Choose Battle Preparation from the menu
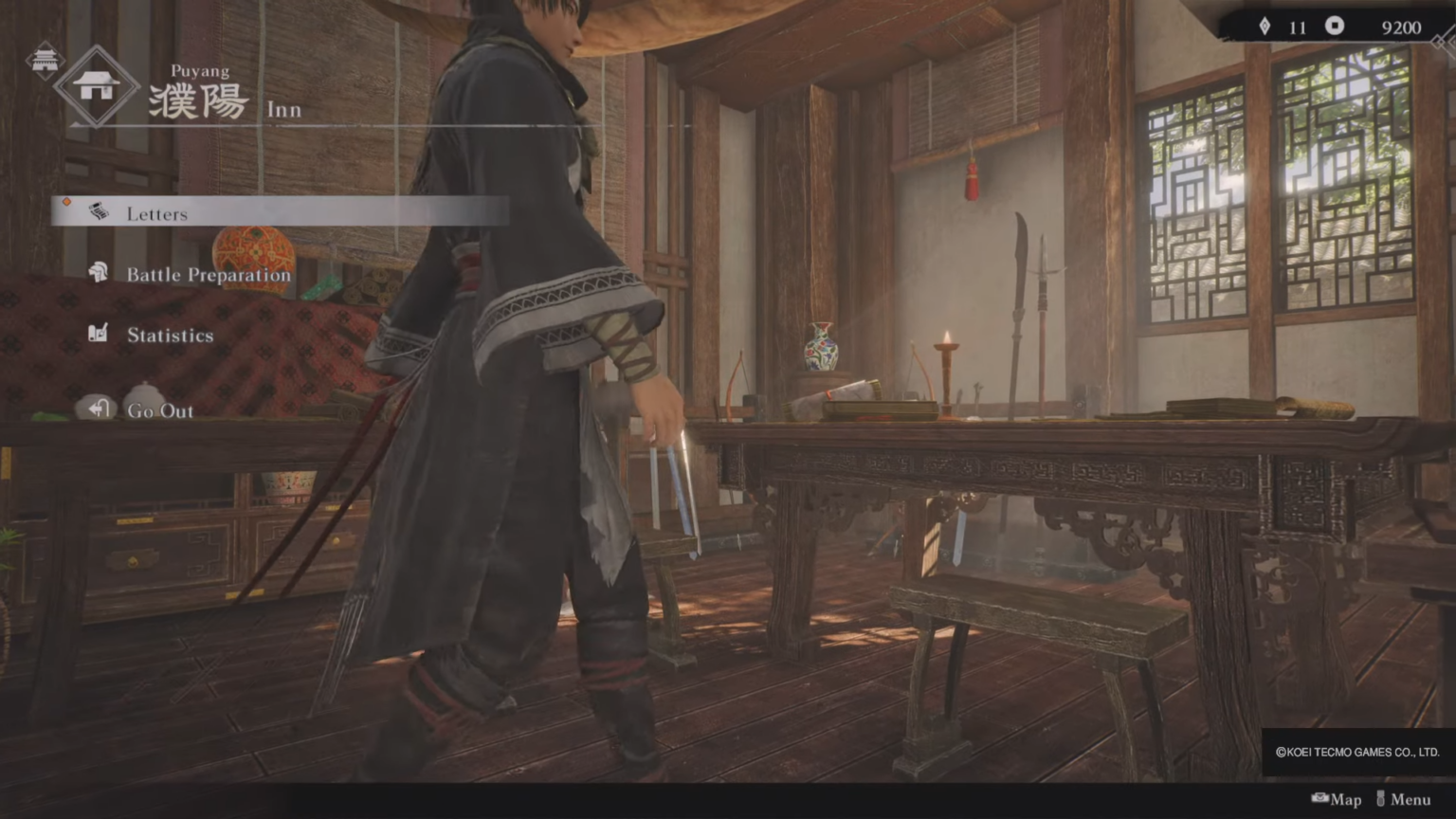The image size is (1456, 819). tap(209, 274)
